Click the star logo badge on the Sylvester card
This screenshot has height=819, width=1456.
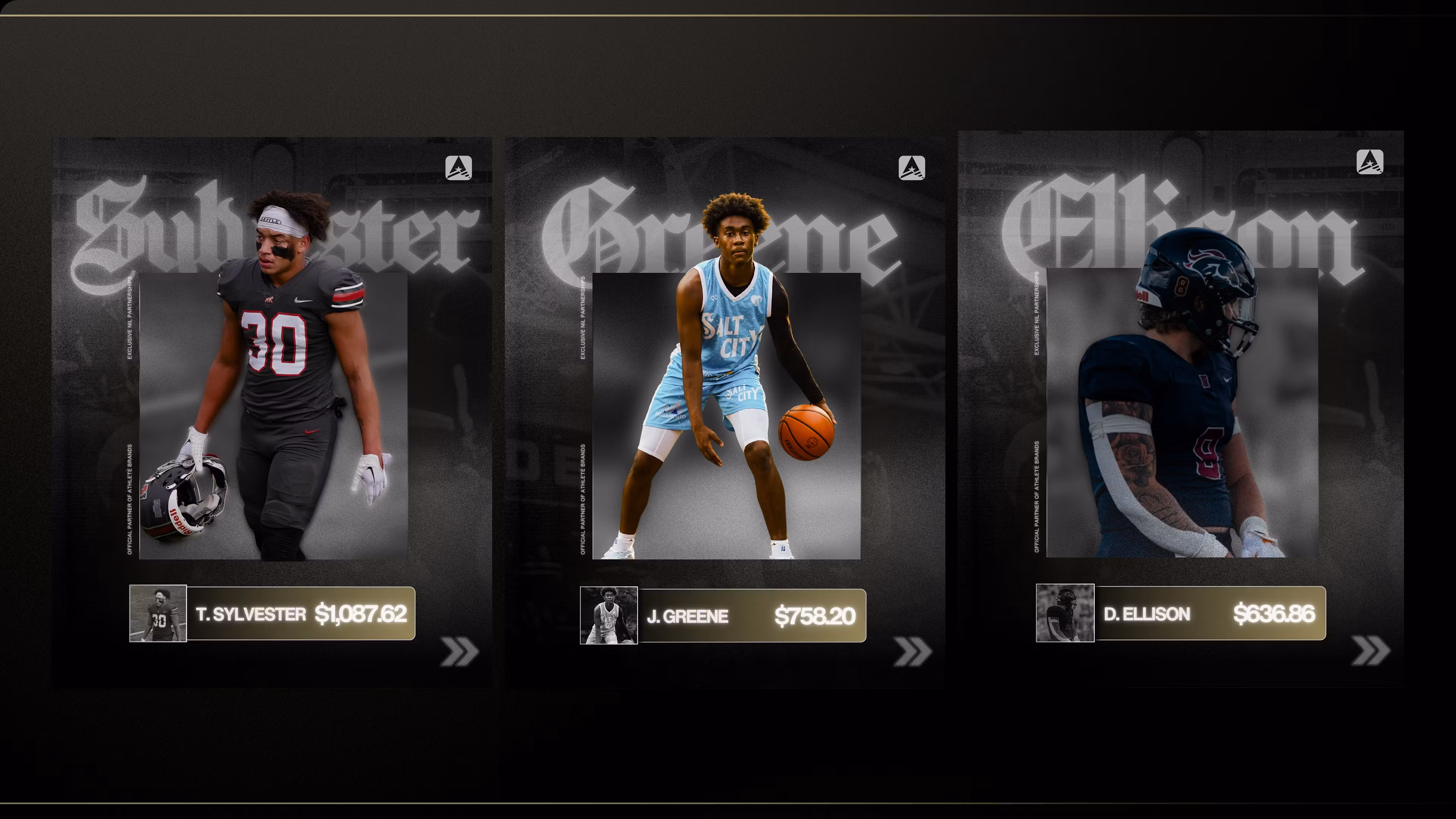(458, 168)
